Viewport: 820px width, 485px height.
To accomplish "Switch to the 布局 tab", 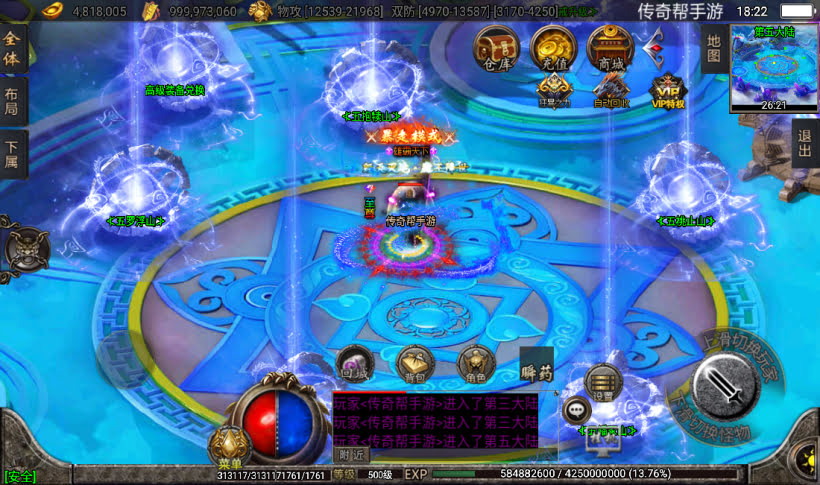I will pyautogui.click(x=13, y=101).
